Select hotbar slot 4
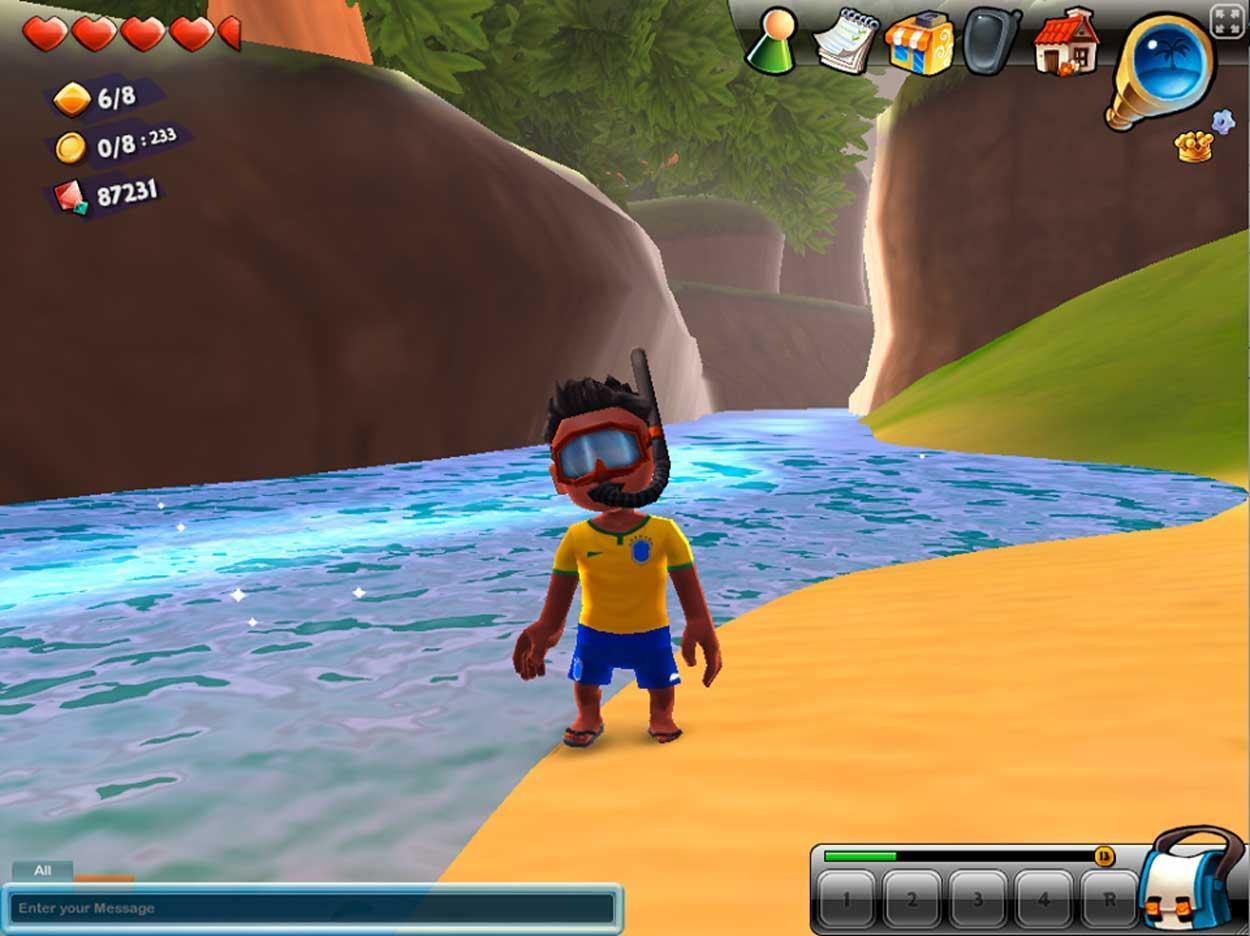The image size is (1250, 936). (1044, 899)
